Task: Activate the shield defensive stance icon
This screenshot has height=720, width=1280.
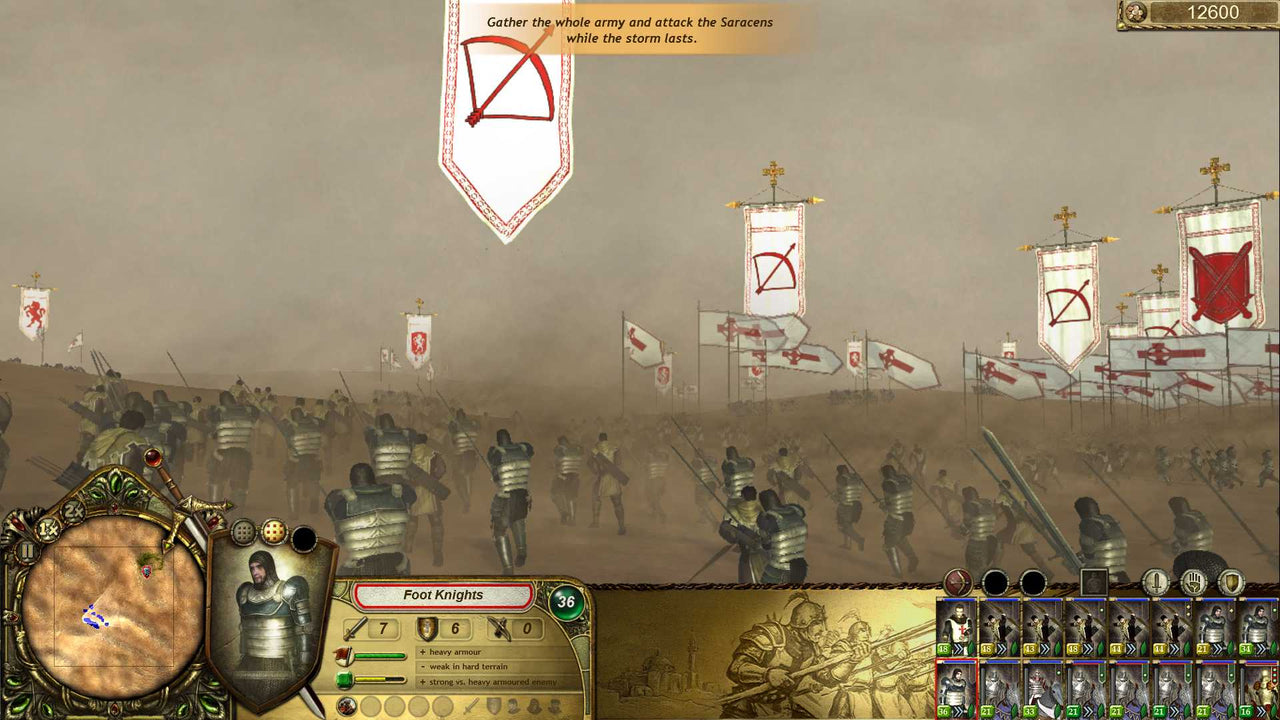Action: click(1230, 580)
